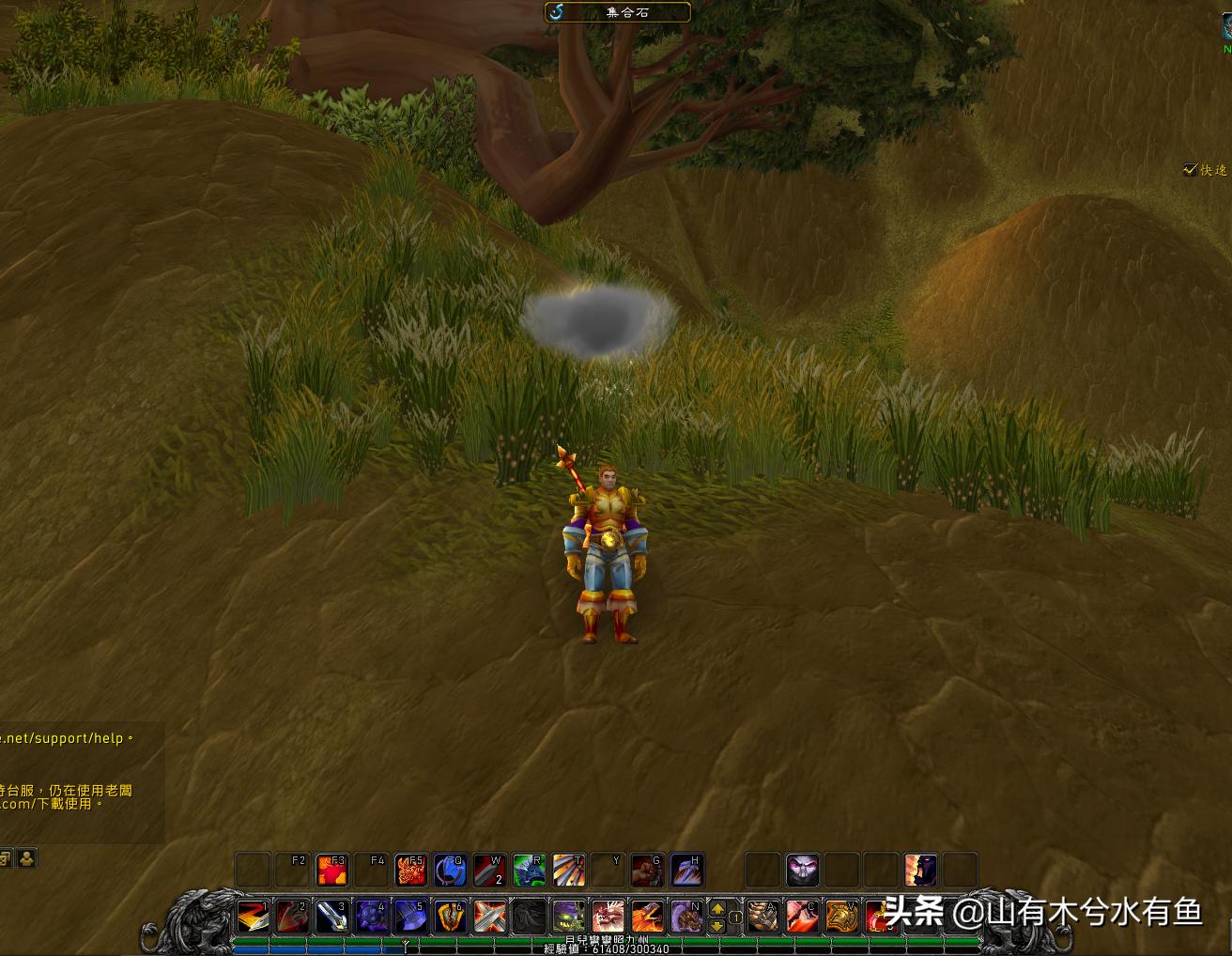This screenshot has width=1232, height=956.
Task: Use the blue hammer ability in slot 5
Action: tap(410, 917)
